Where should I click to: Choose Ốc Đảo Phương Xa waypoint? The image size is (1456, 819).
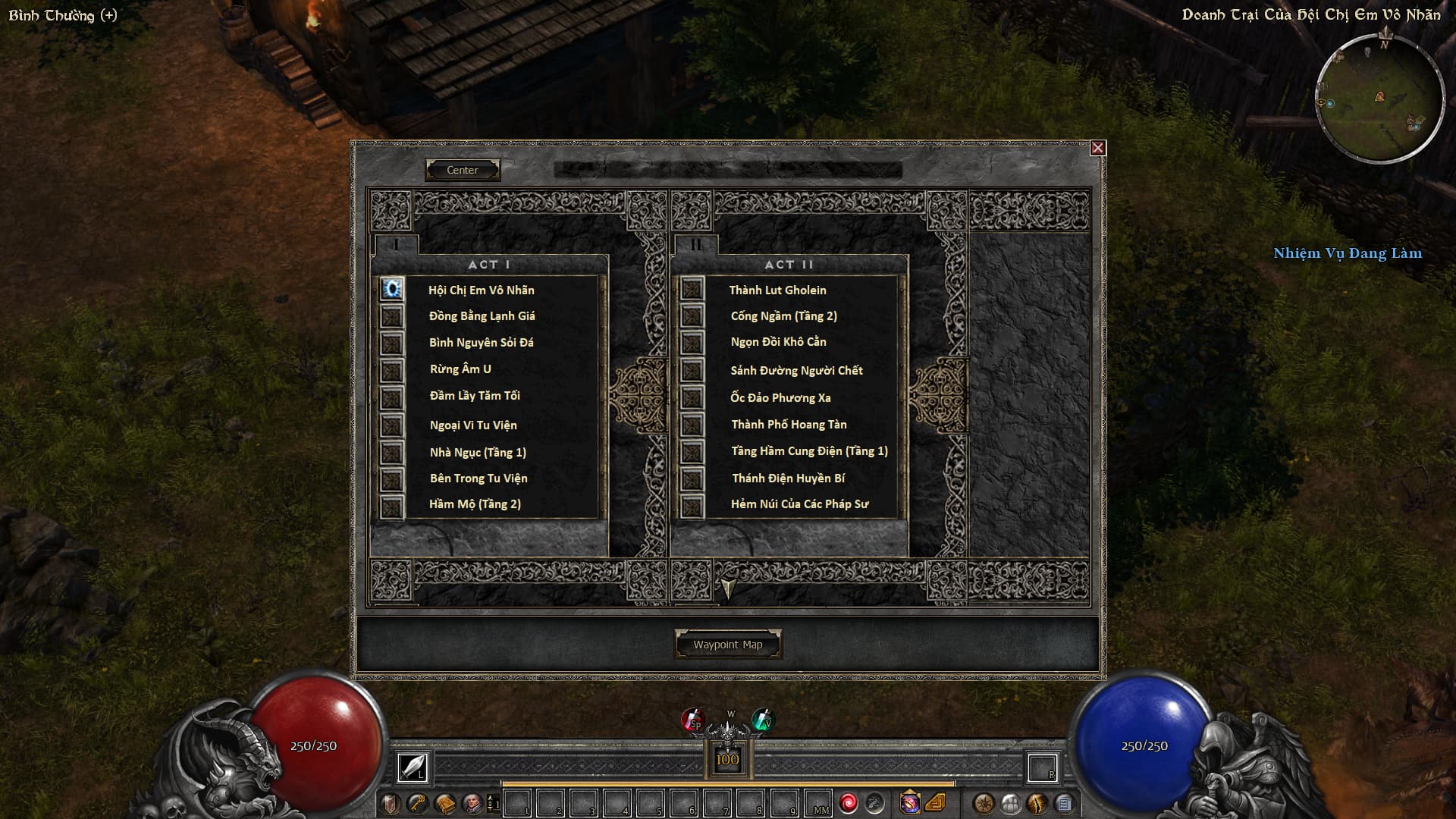780,398
